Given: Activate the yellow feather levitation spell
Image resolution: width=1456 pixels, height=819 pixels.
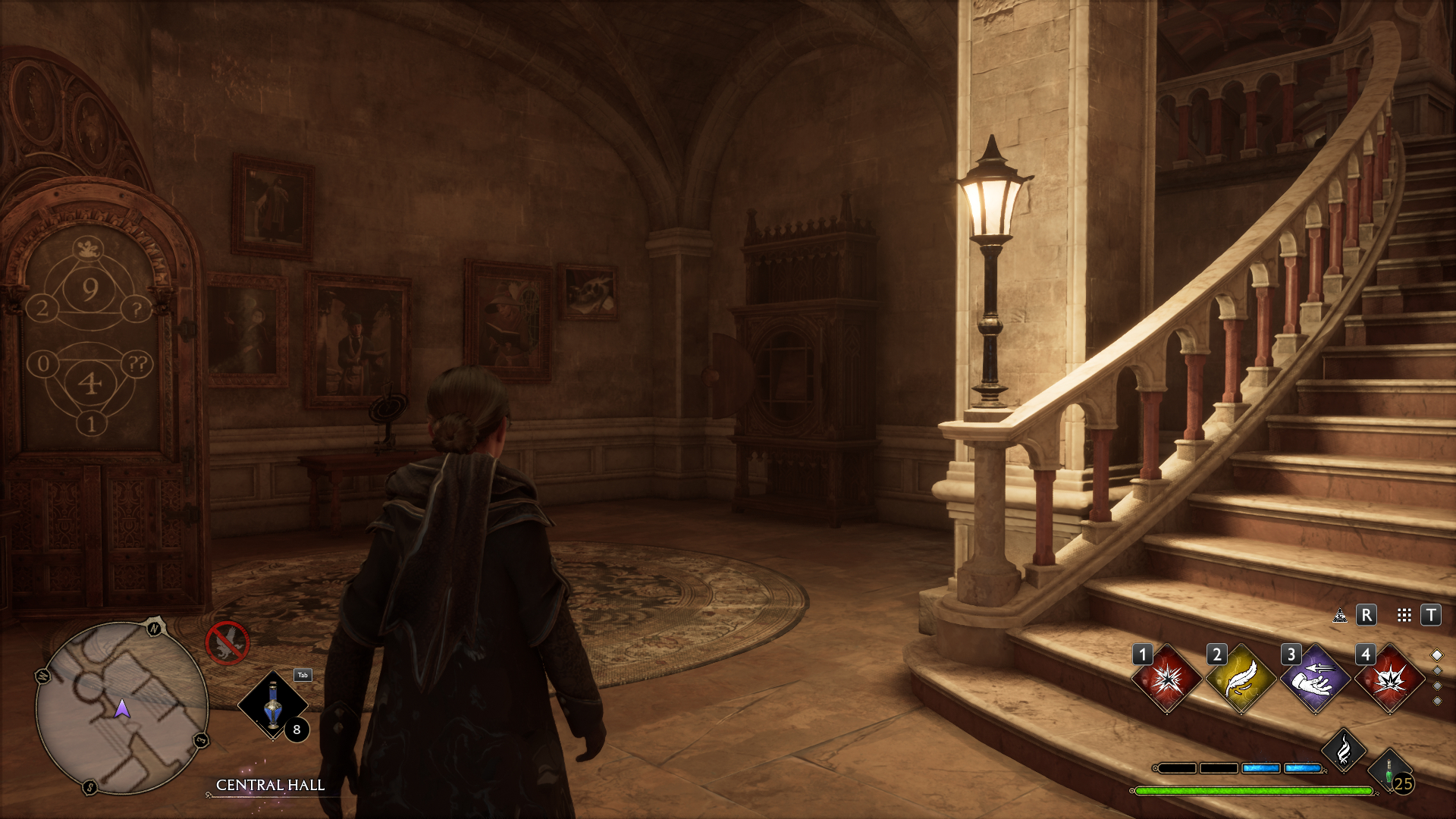Looking at the screenshot, I should point(1241,679).
